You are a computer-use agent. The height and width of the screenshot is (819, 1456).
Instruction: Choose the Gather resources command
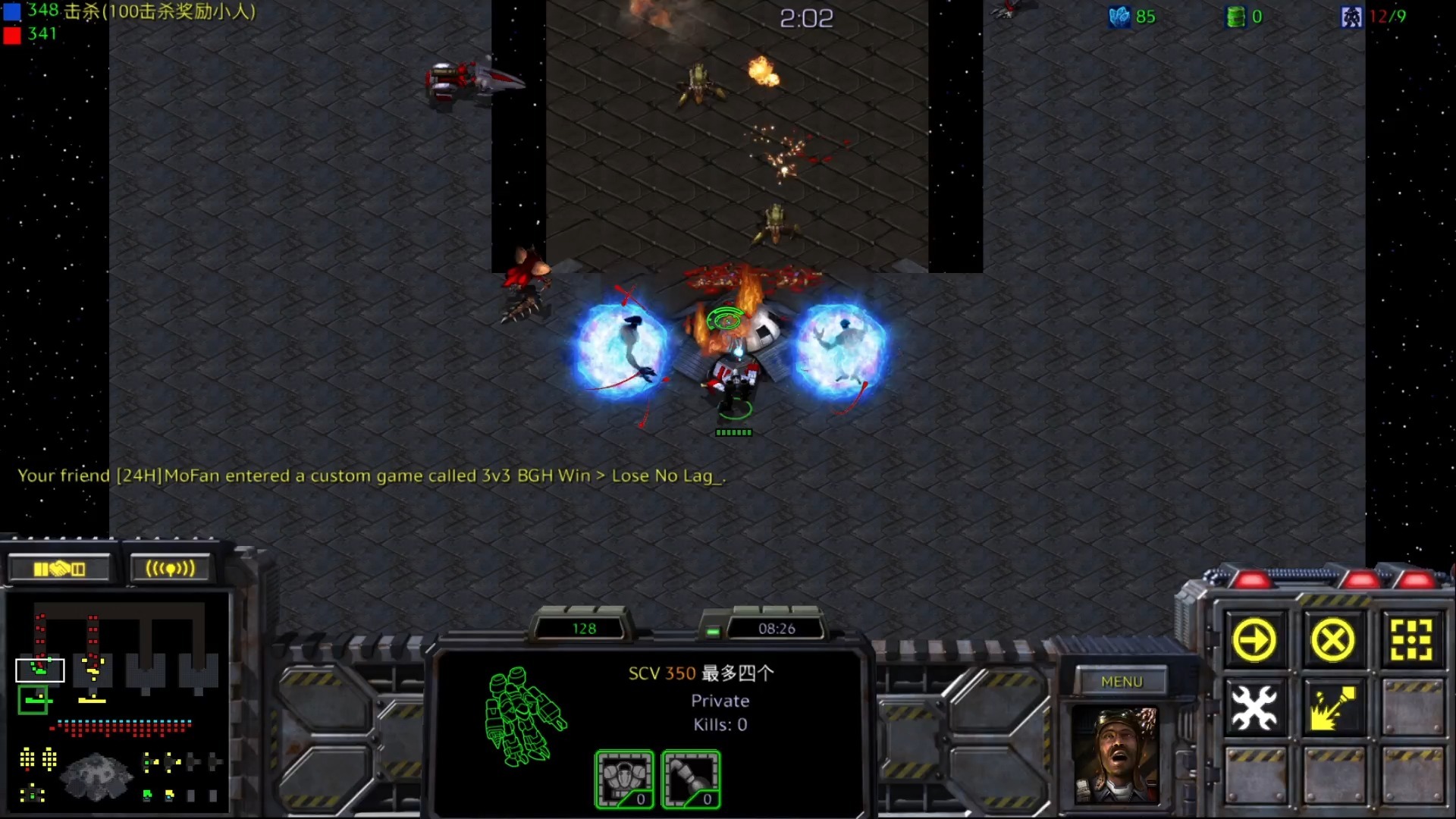point(1332,708)
